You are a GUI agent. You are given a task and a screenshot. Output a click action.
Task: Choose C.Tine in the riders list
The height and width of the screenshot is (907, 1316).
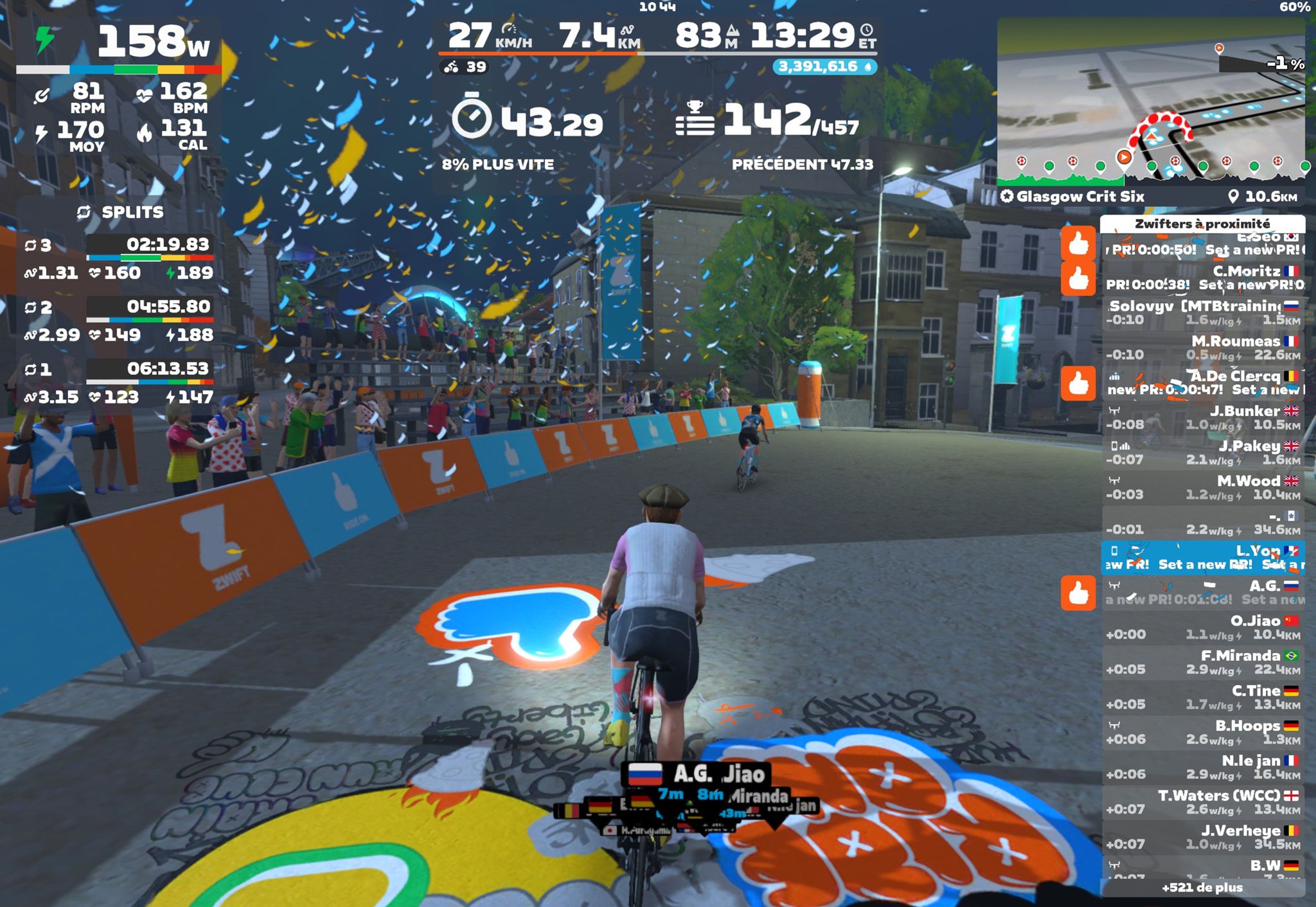point(1202,697)
